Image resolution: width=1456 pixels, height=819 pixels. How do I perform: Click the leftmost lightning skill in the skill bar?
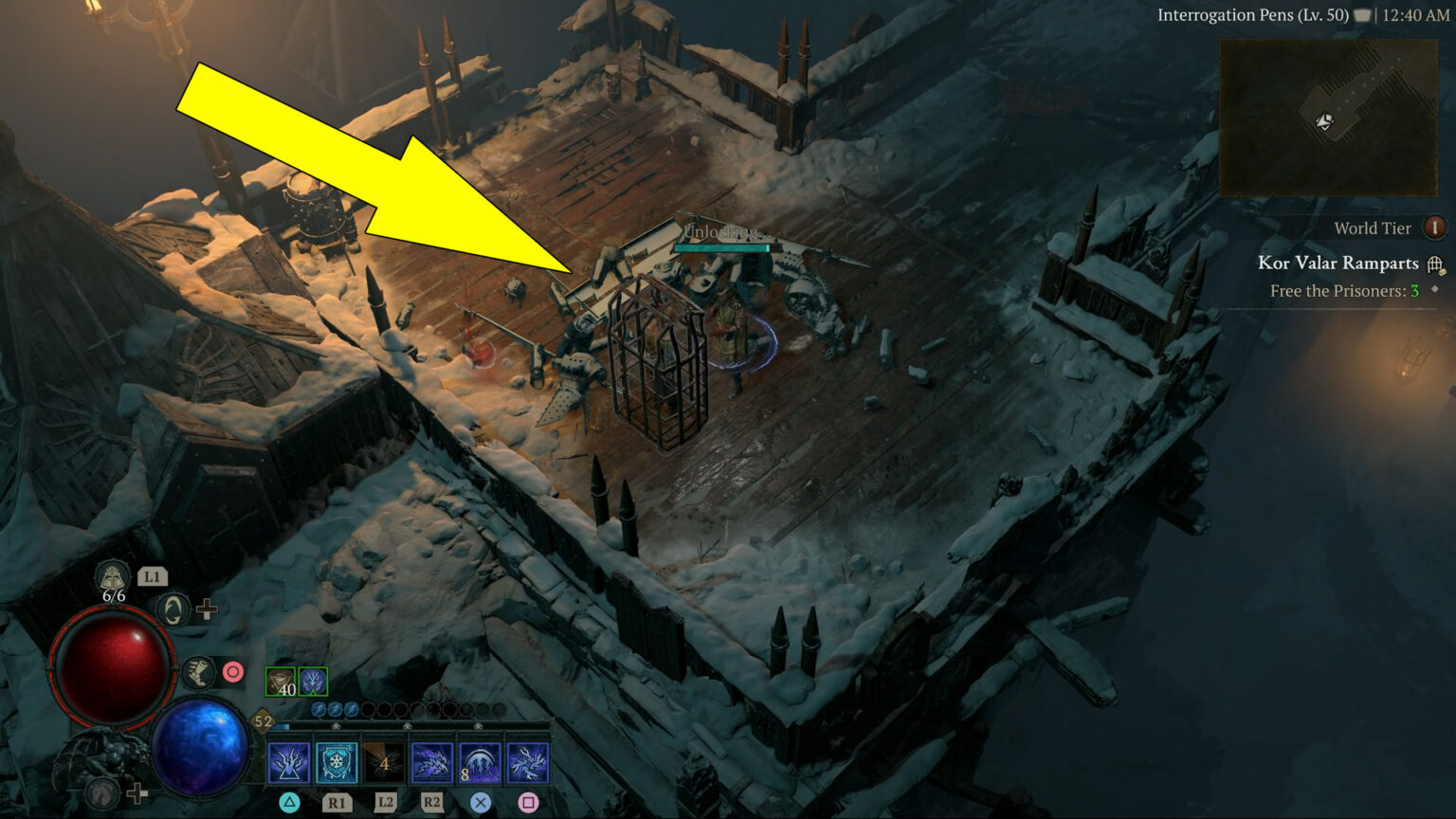point(287,763)
